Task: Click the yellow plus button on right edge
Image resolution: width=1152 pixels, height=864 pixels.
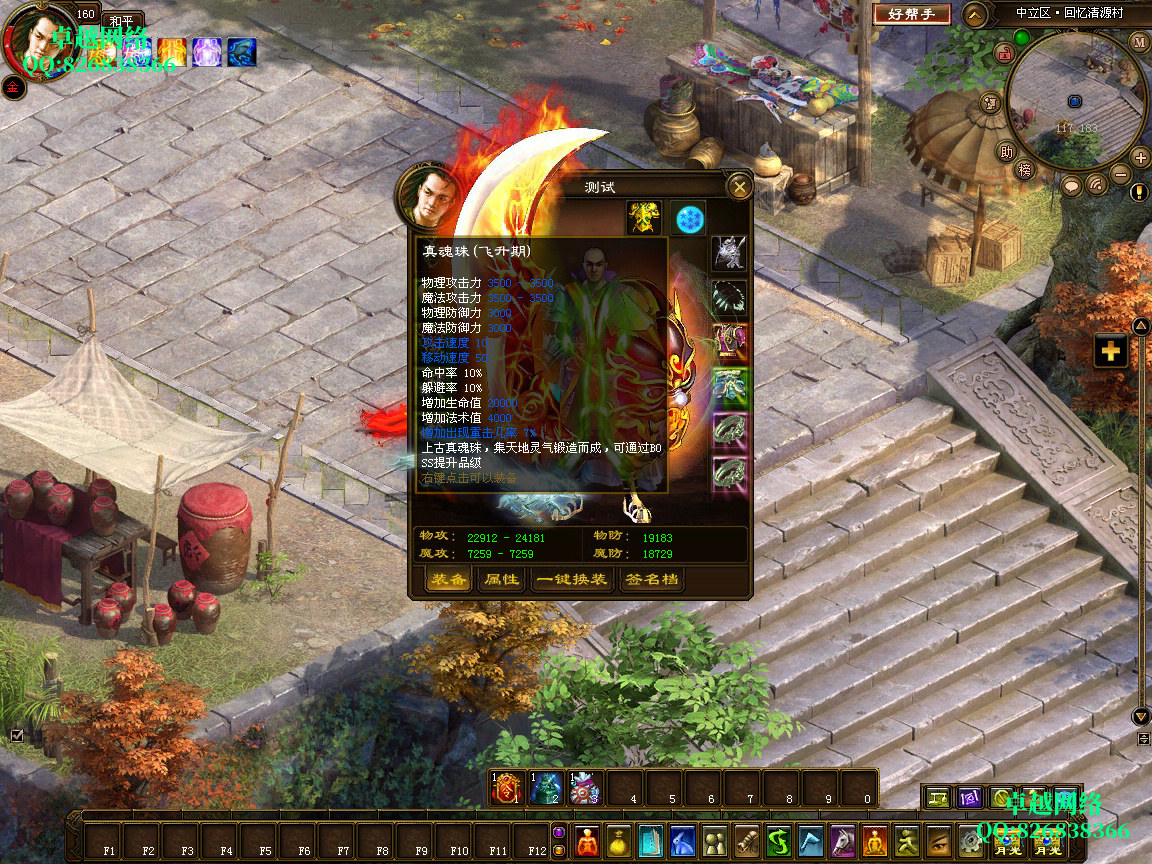Action: (x=1111, y=351)
